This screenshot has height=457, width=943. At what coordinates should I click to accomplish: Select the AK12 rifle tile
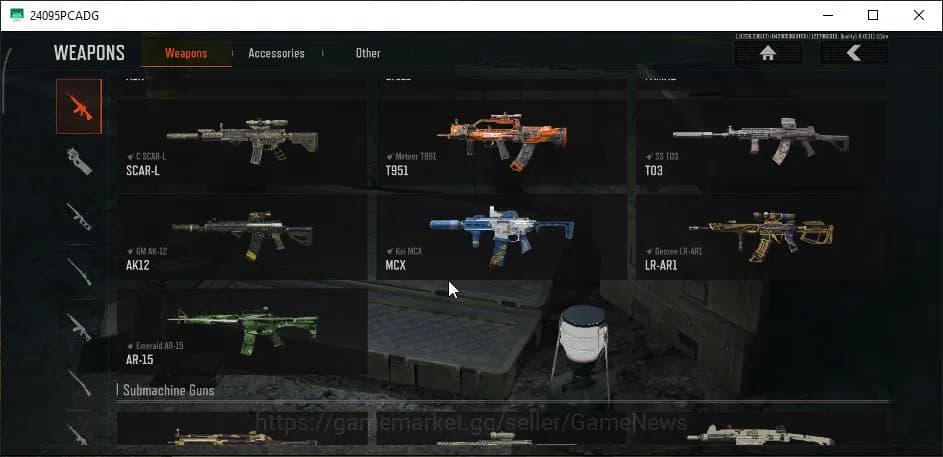pyautogui.click(x=242, y=238)
